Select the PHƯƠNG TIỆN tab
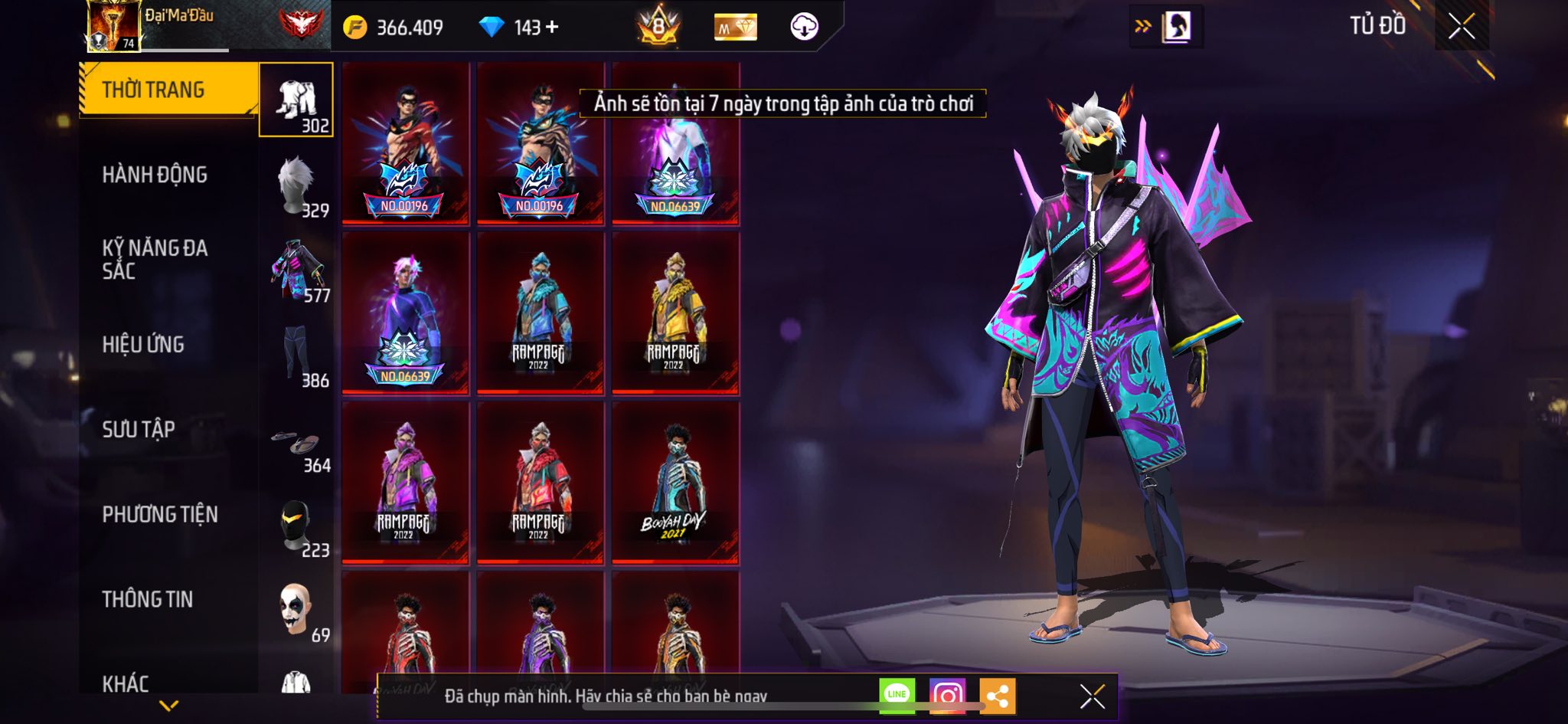1568x724 pixels. [160, 515]
